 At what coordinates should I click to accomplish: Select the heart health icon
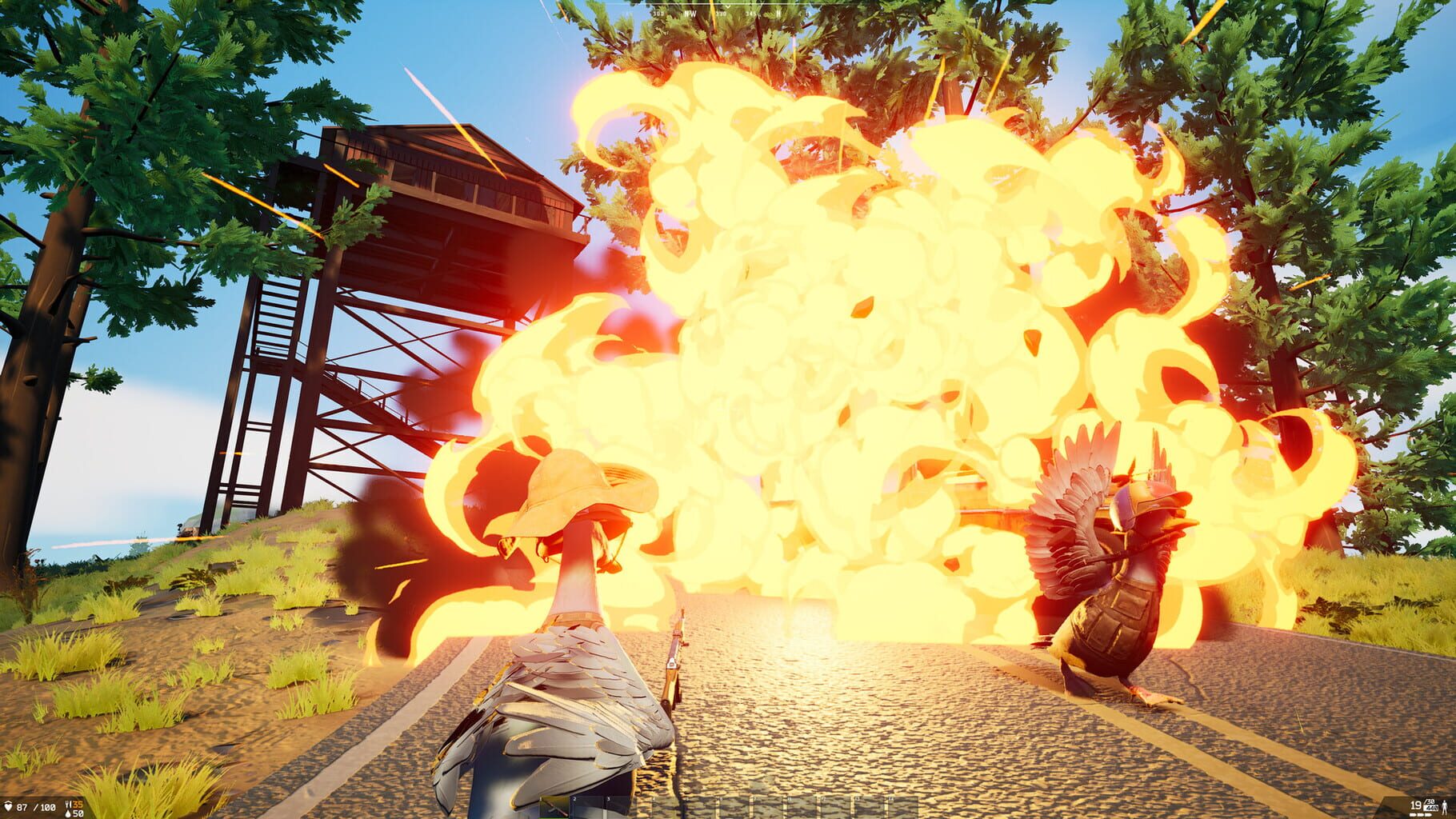[8, 806]
